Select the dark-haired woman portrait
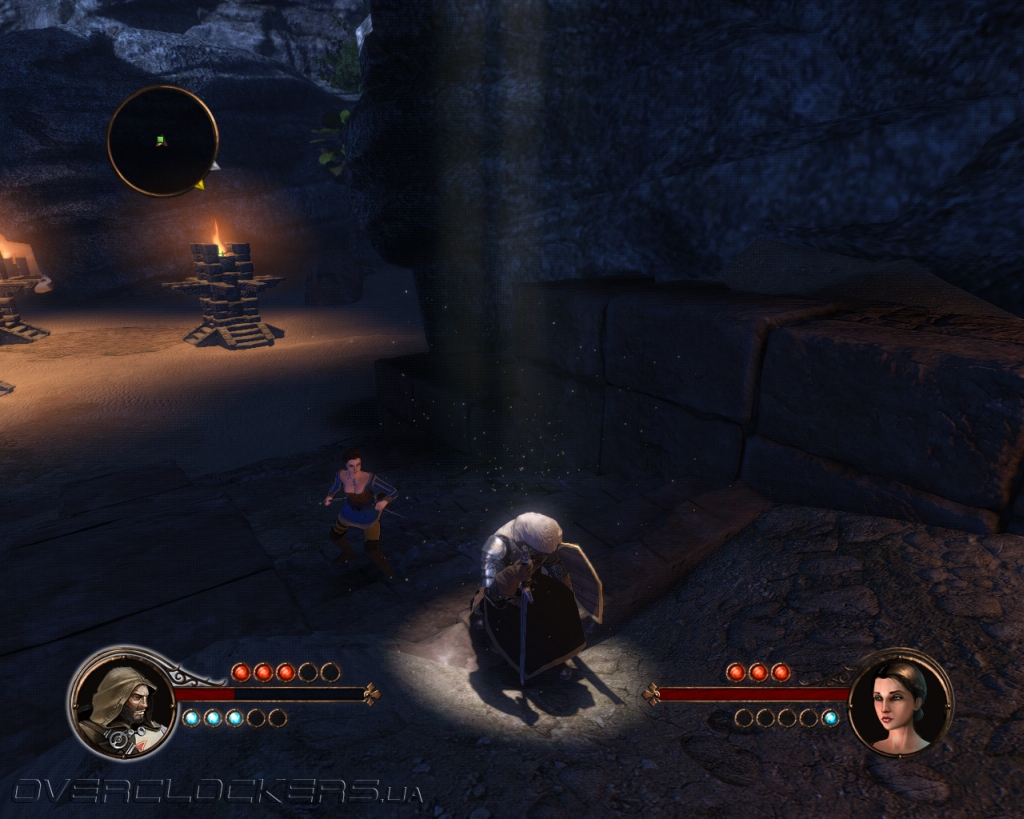The image size is (1024, 819). click(900, 704)
